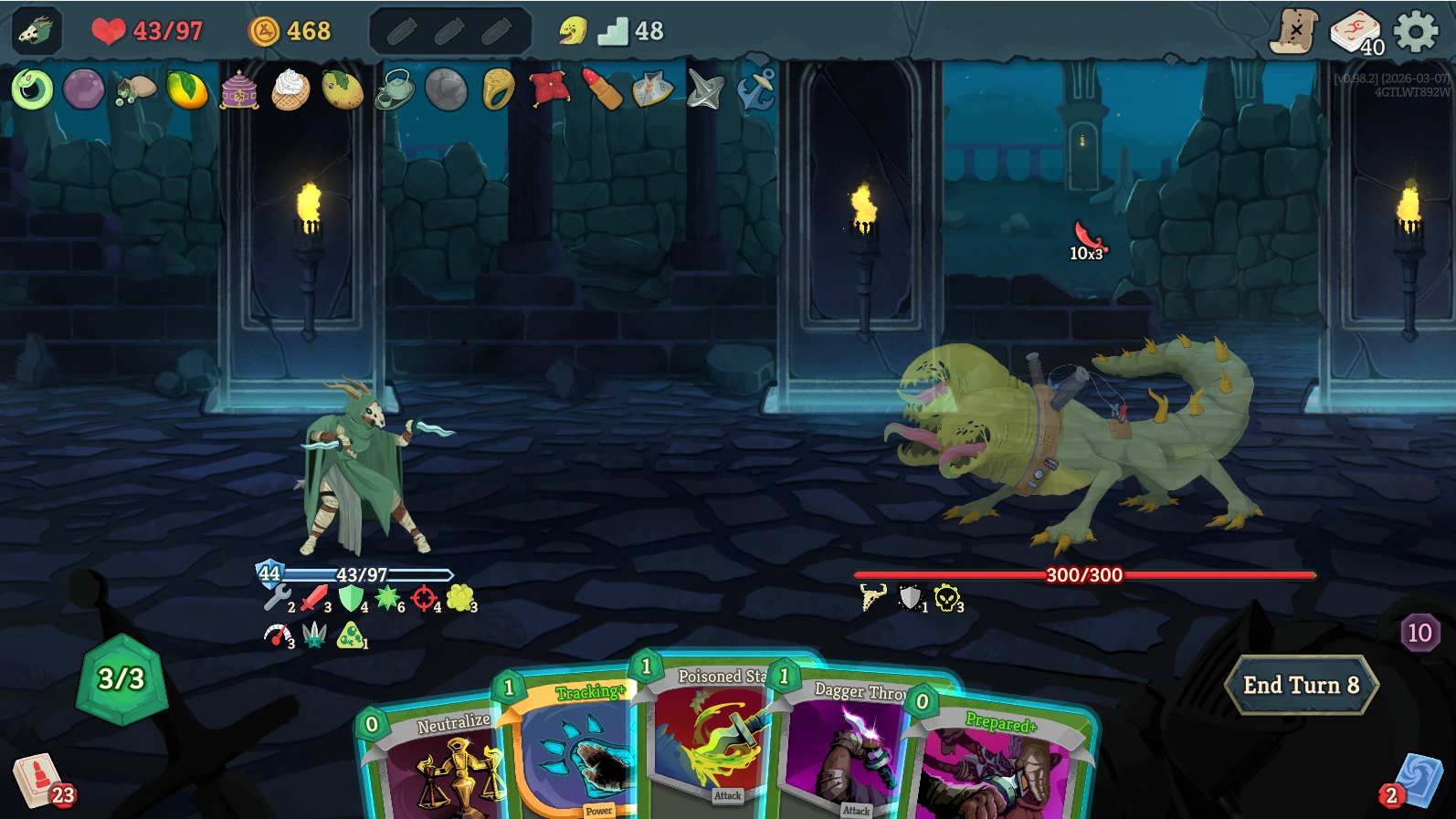The image size is (1456, 819).
Task: Open the settings gear menu
Action: click(1416, 32)
